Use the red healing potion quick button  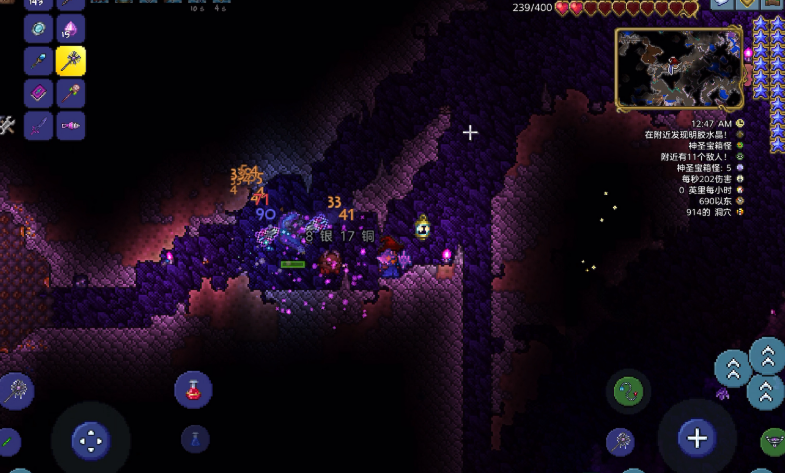point(193,389)
